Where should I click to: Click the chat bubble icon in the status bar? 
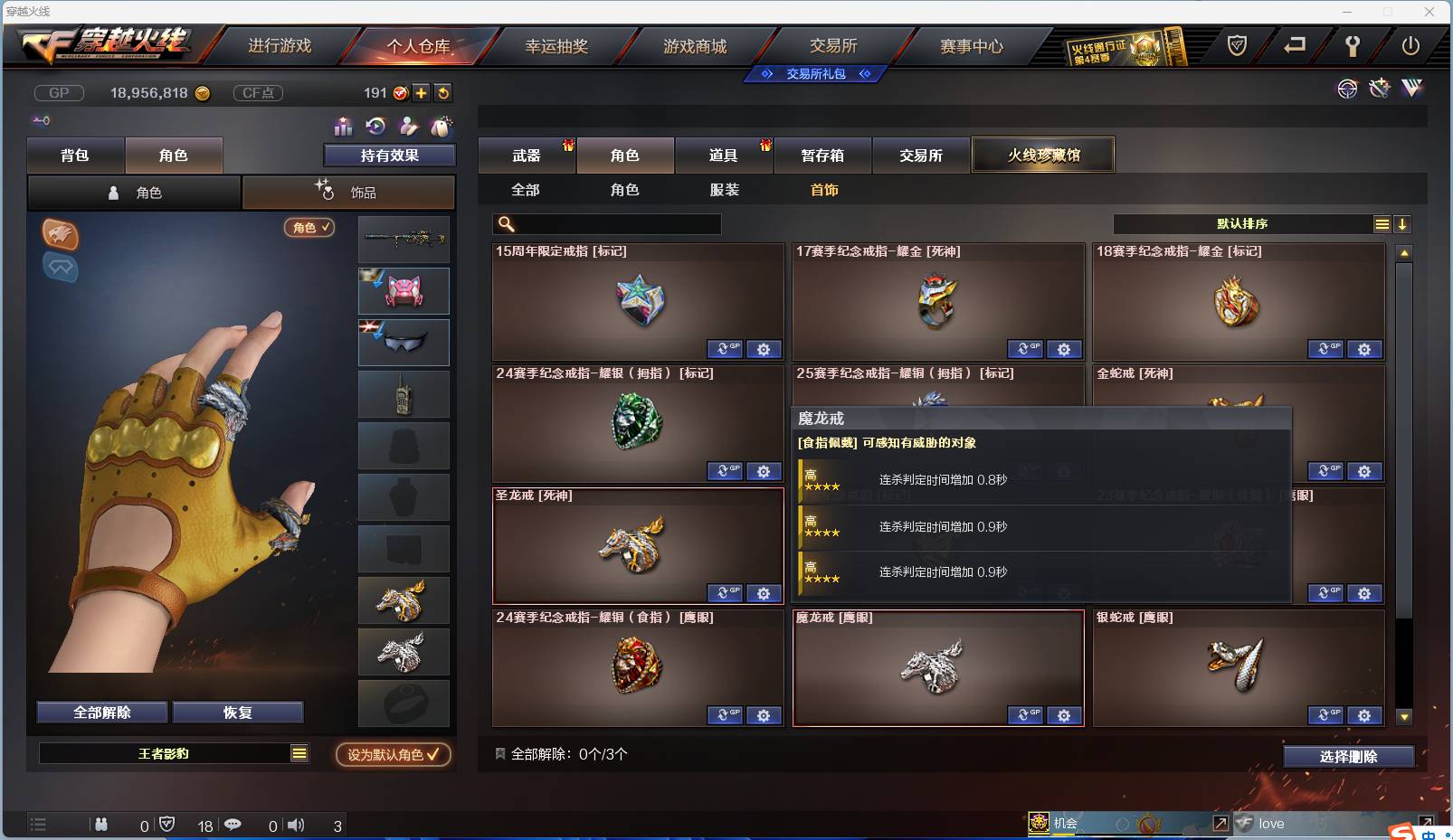pyautogui.click(x=233, y=825)
